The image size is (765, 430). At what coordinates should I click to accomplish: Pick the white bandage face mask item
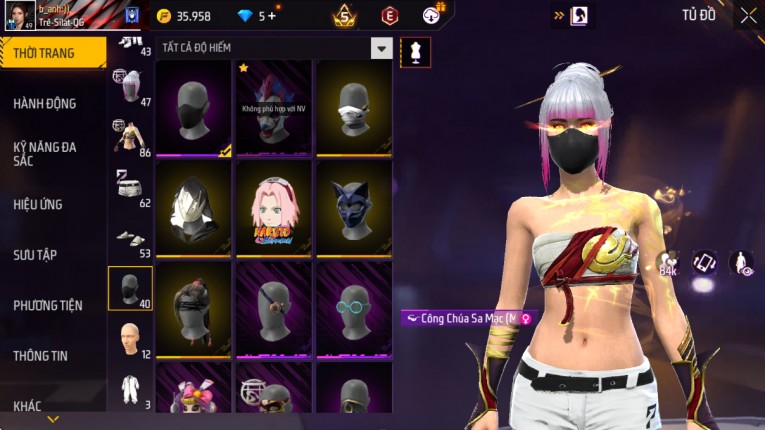[x=354, y=106]
